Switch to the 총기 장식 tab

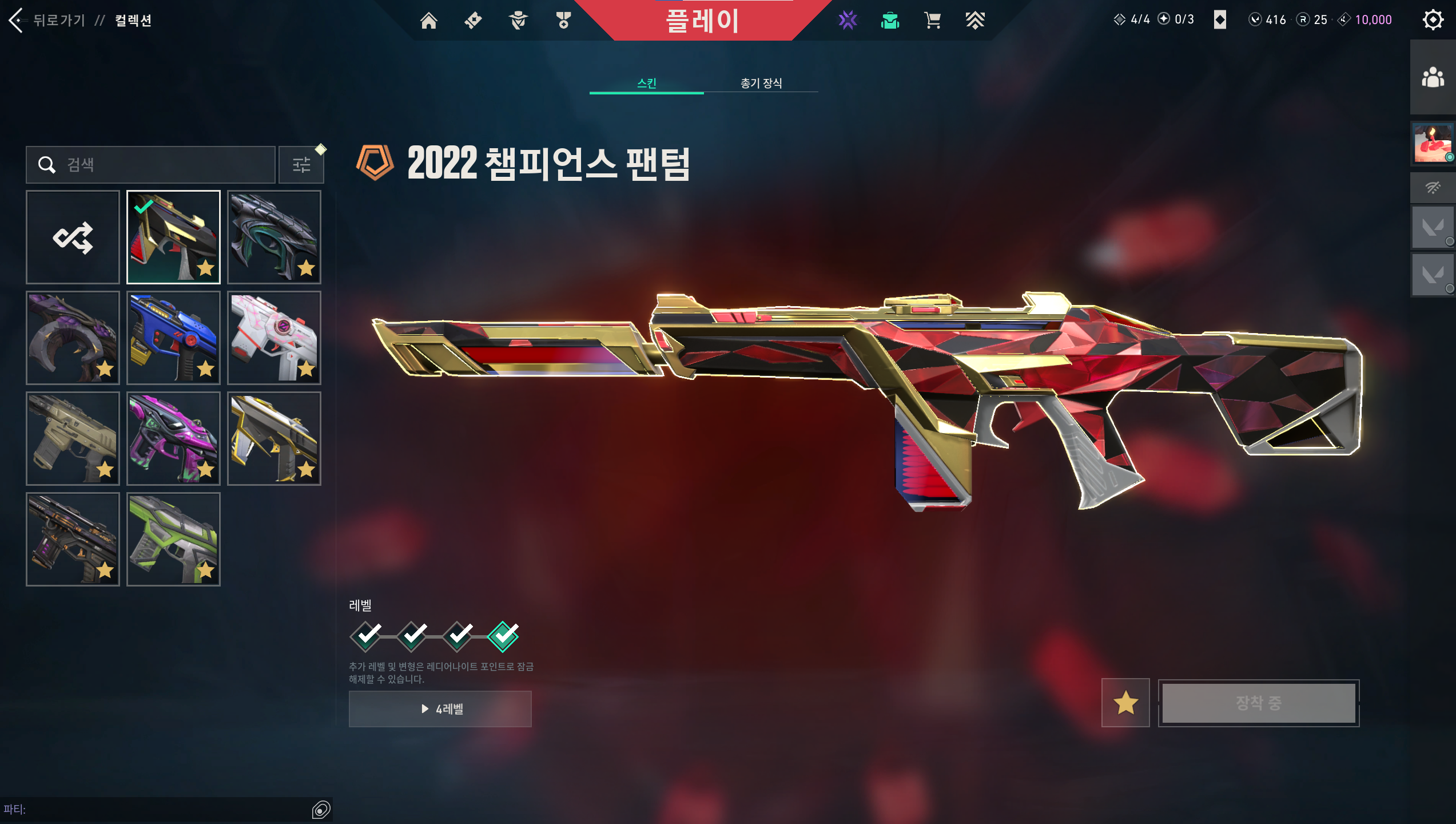click(761, 84)
